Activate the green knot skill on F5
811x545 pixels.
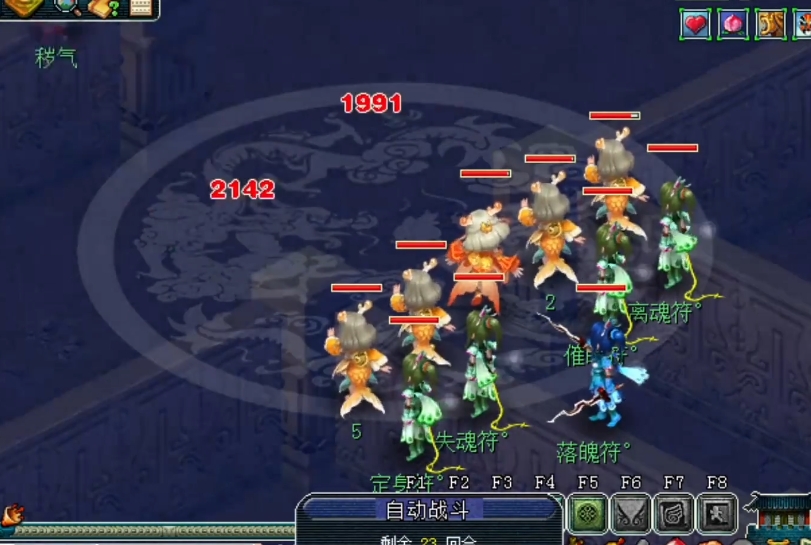tap(588, 514)
